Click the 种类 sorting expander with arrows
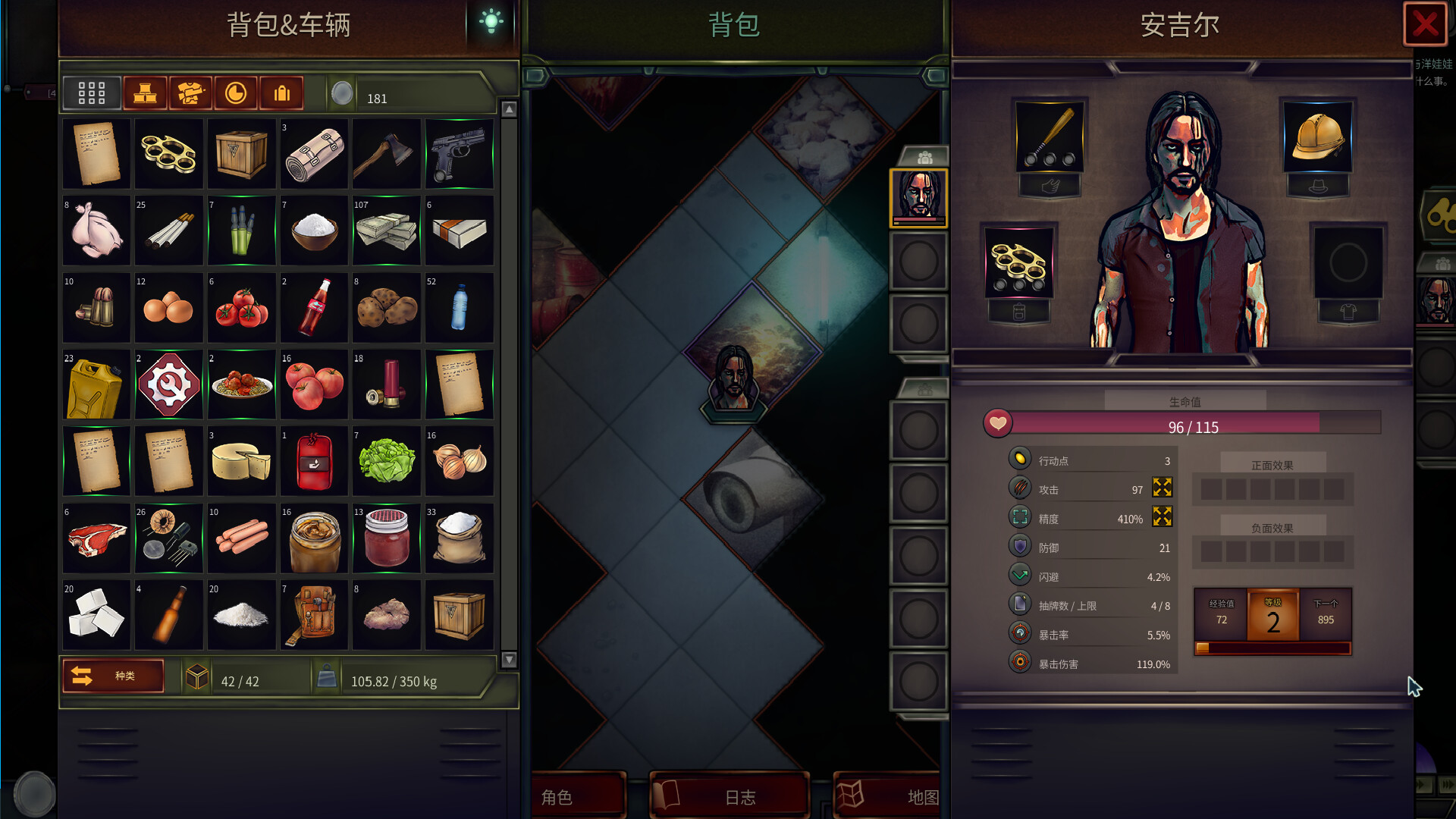Image resolution: width=1456 pixels, height=819 pixels. coord(112,676)
